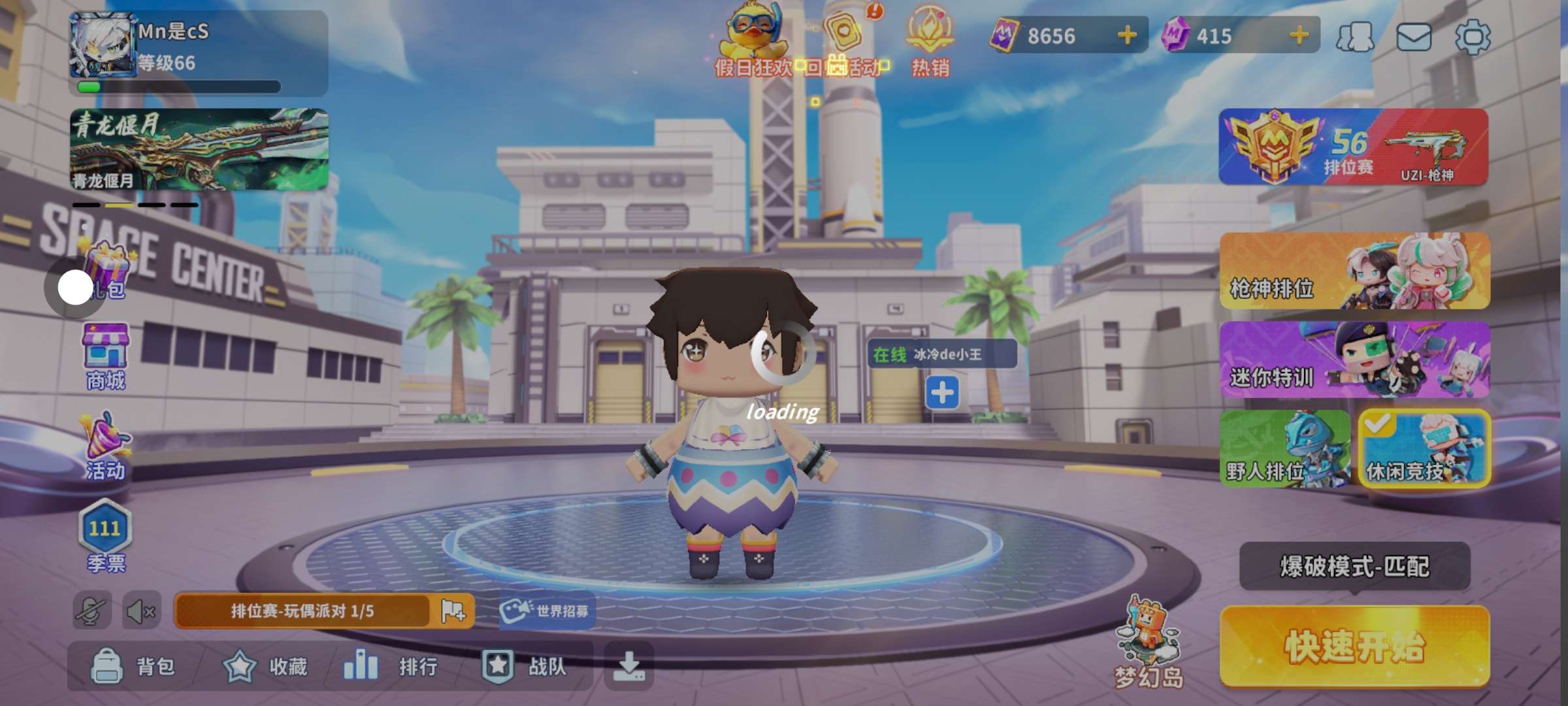
Task: Open the gear settings icon
Action: (1473, 37)
